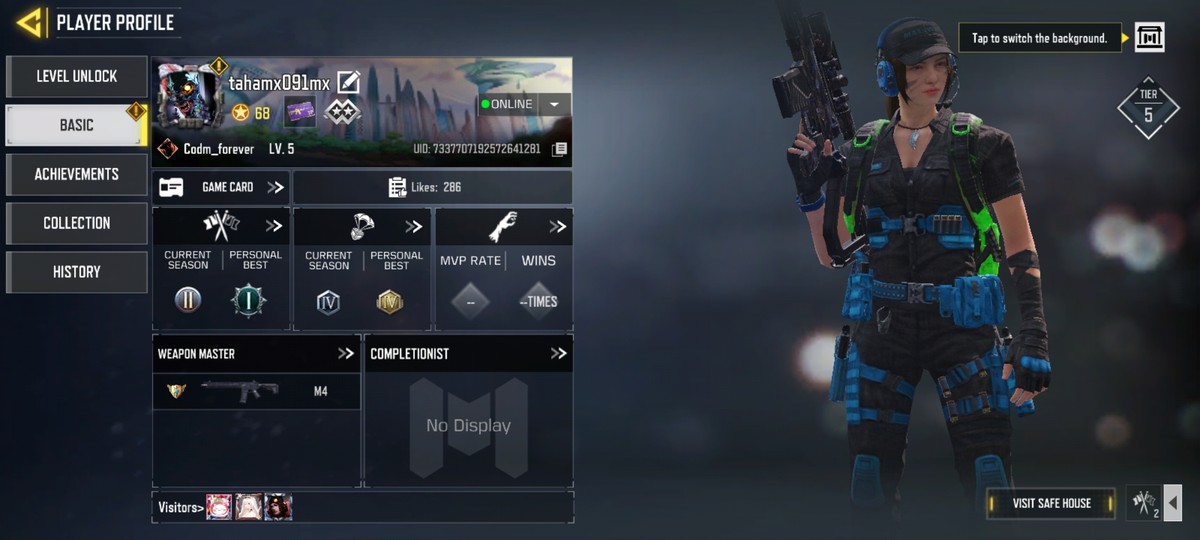
Task: Expand the Weapon Master section
Action: click(x=346, y=353)
